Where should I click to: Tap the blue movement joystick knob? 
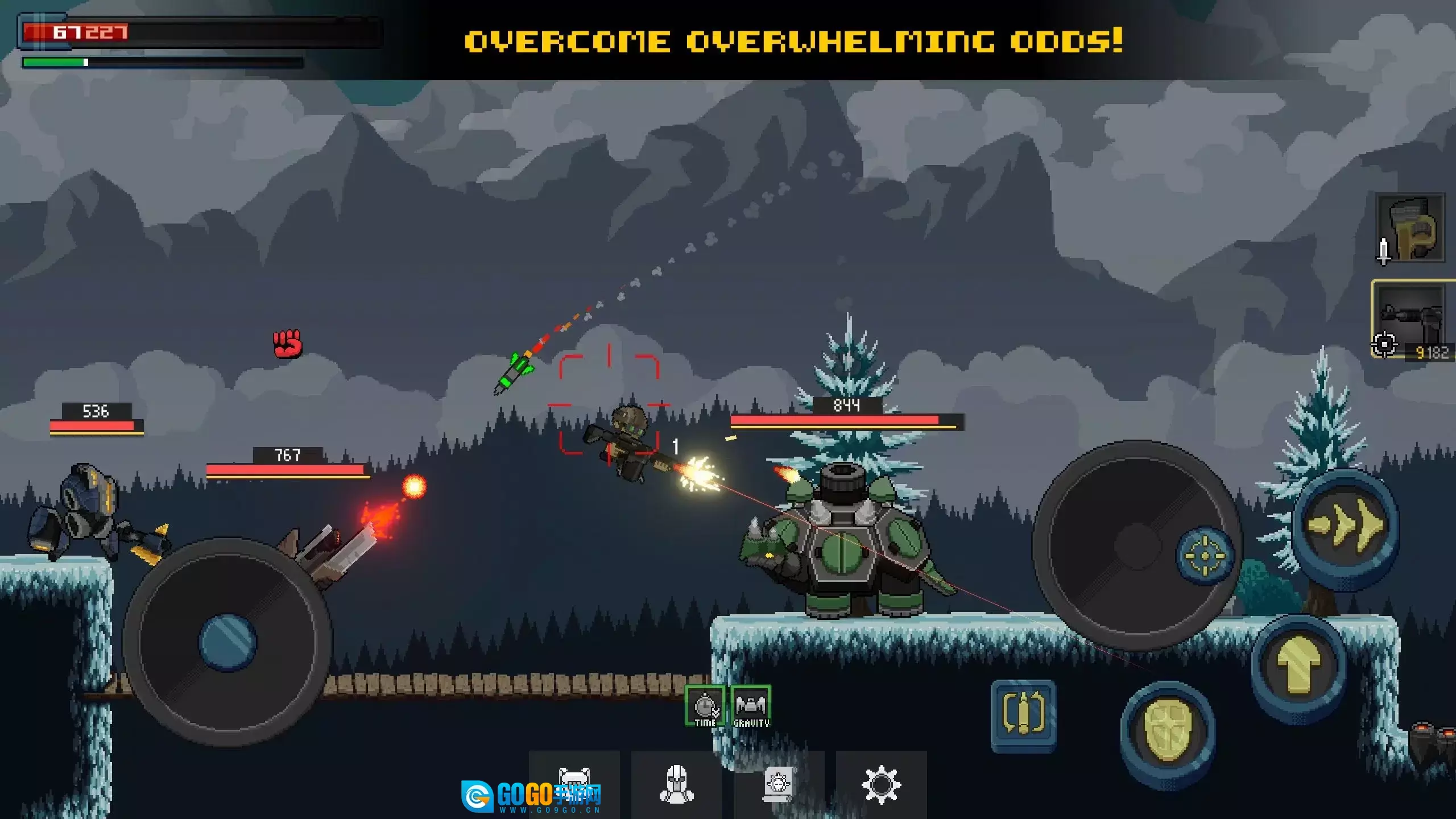[227, 642]
